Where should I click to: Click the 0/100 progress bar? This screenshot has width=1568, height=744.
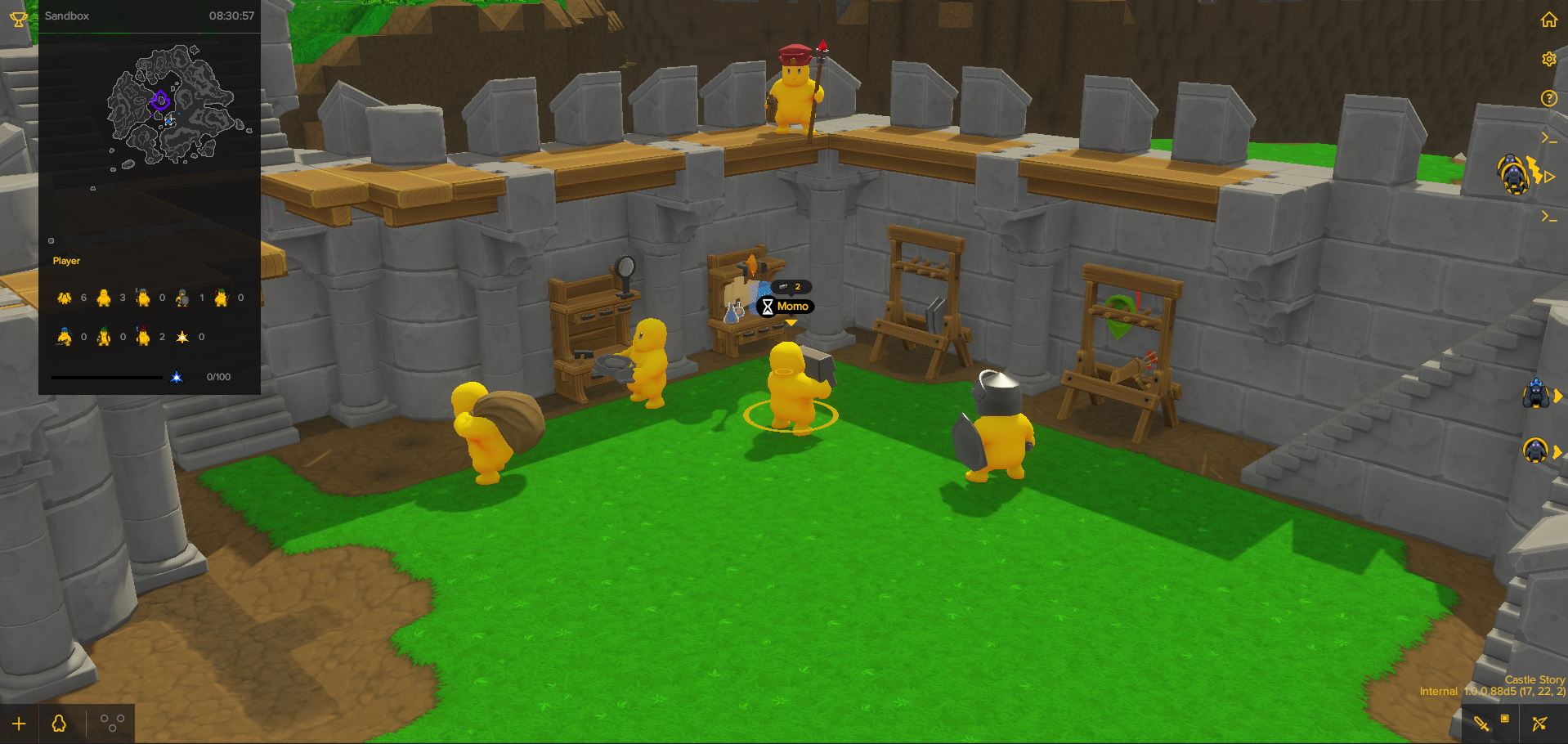tap(106, 378)
